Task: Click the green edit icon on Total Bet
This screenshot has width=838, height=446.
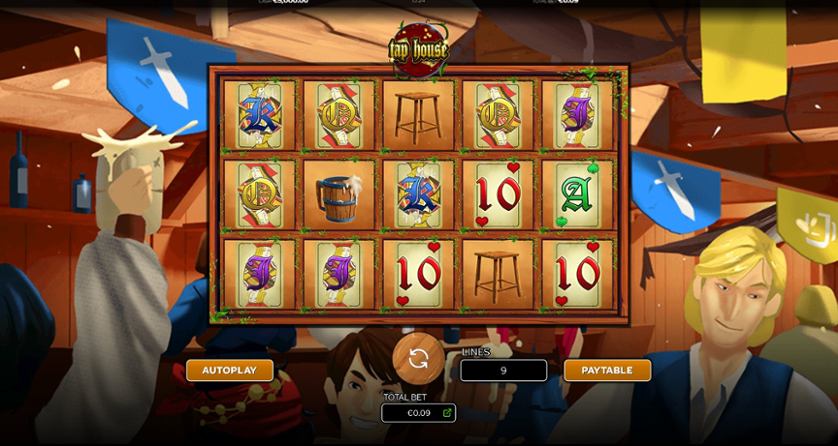Action: [447, 412]
